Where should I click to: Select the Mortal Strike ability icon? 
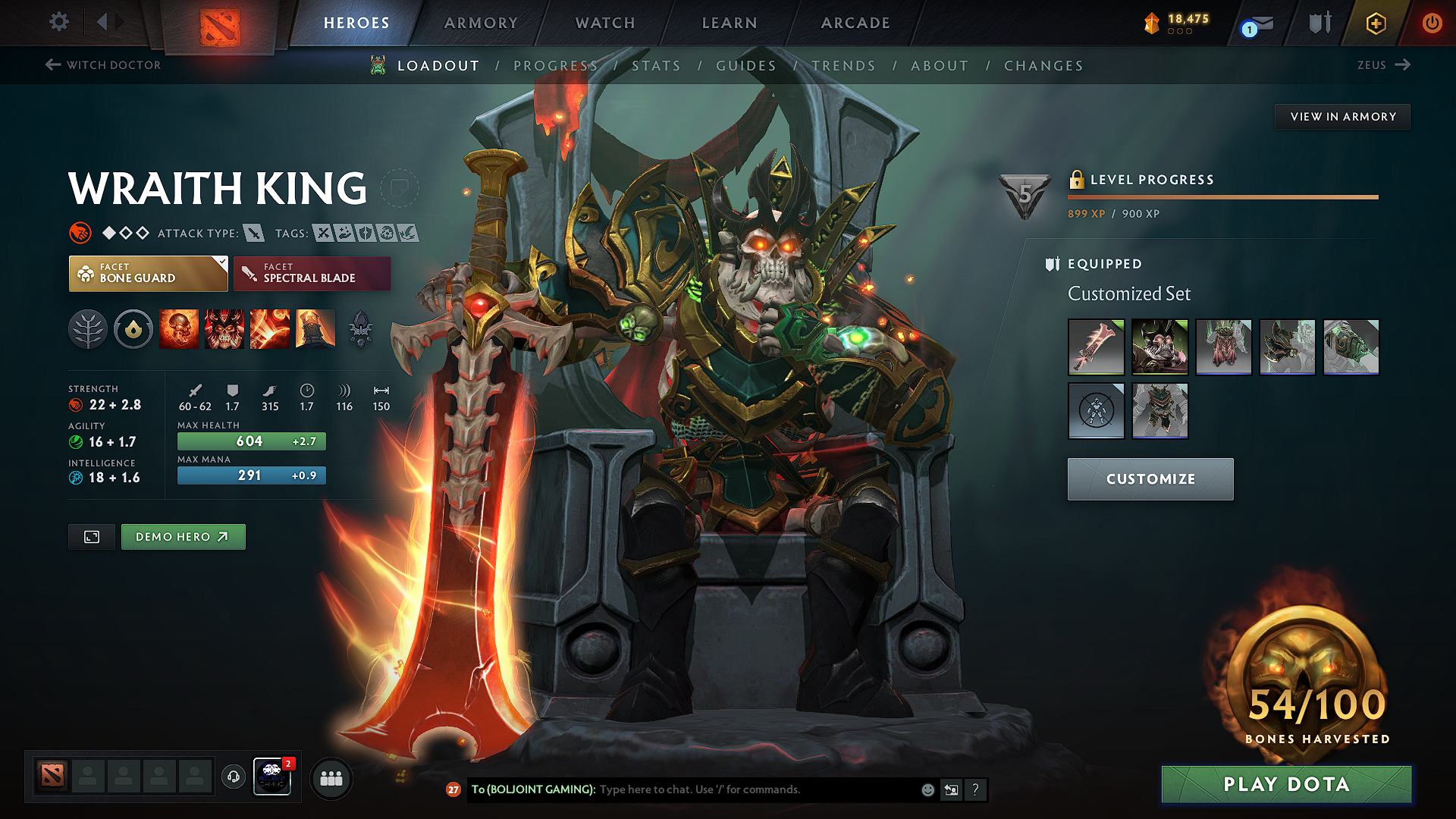(270, 328)
